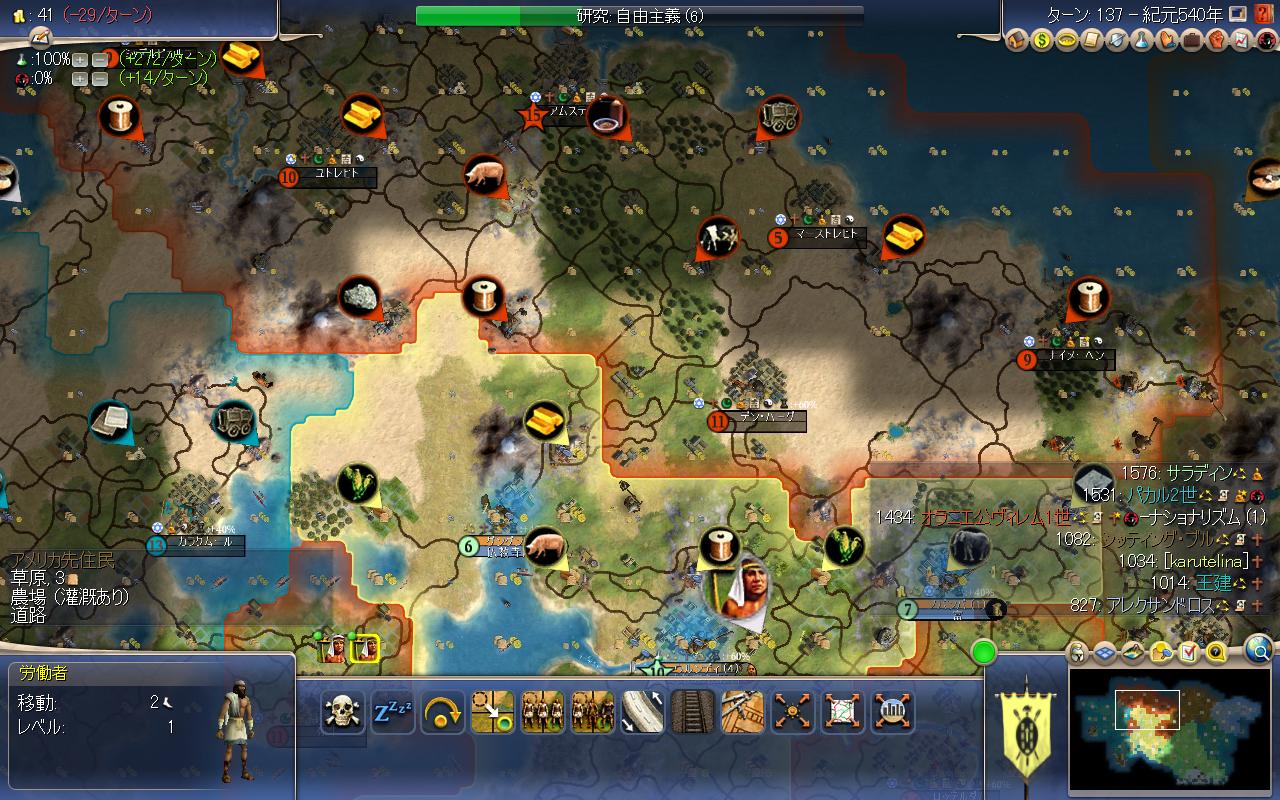The width and height of the screenshot is (1280, 800).
Task: Choose the railroad build command
Action: click(693, 712)
